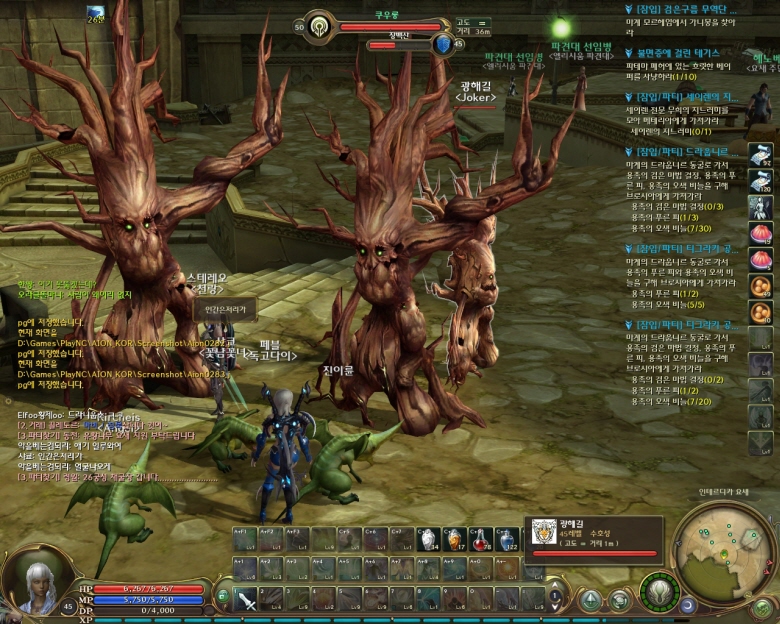Select the target portrait at top center
Image resolution: width=780 pixels, height=624 pixels.
[x=320, y=27]
